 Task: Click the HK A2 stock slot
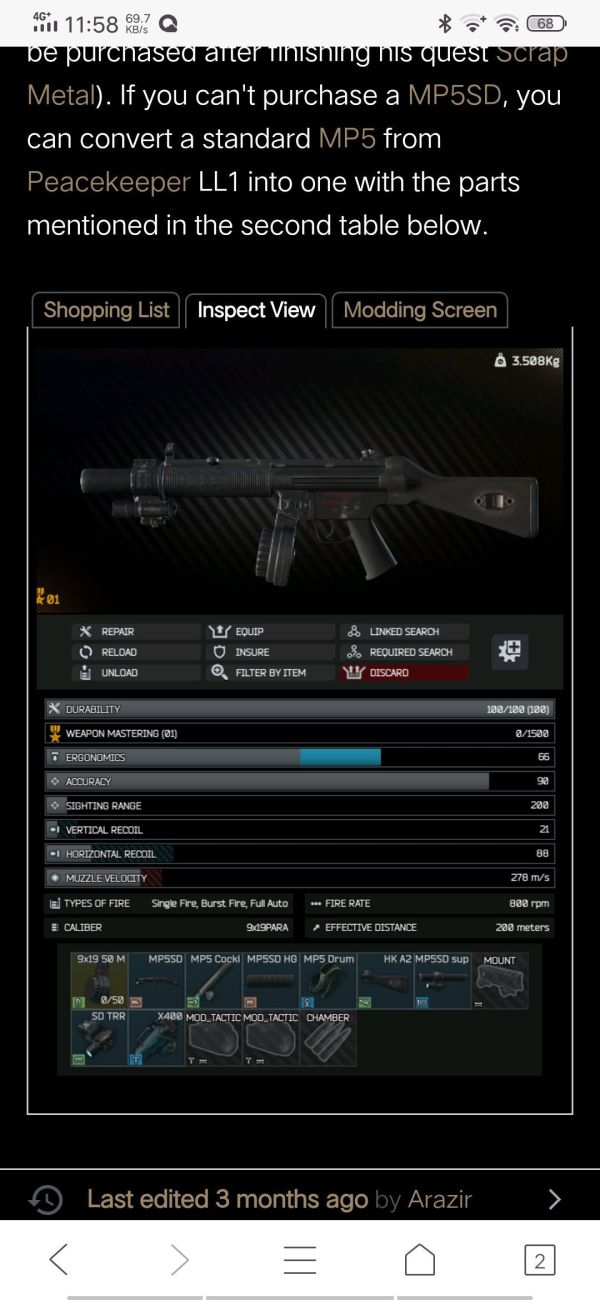[x=386, y=981]
